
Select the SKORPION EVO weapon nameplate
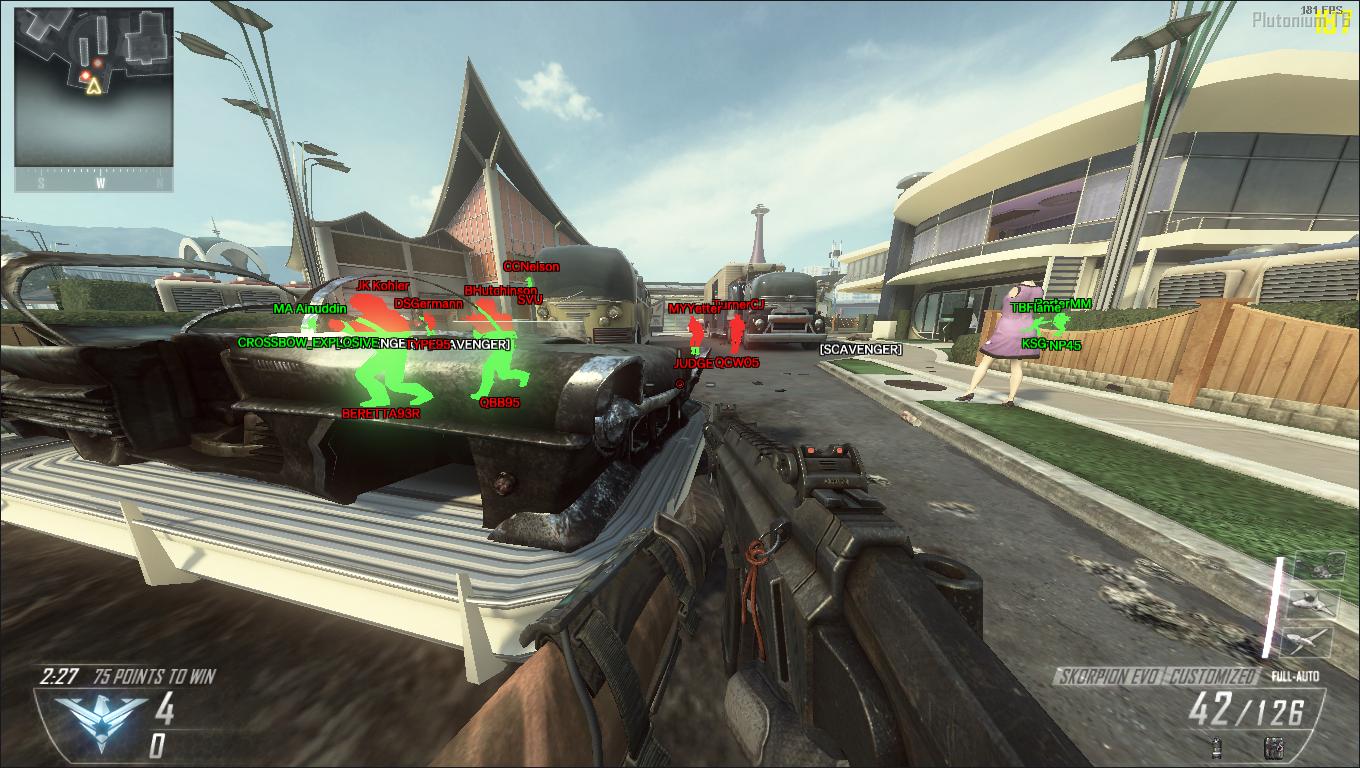(1105, 675)
